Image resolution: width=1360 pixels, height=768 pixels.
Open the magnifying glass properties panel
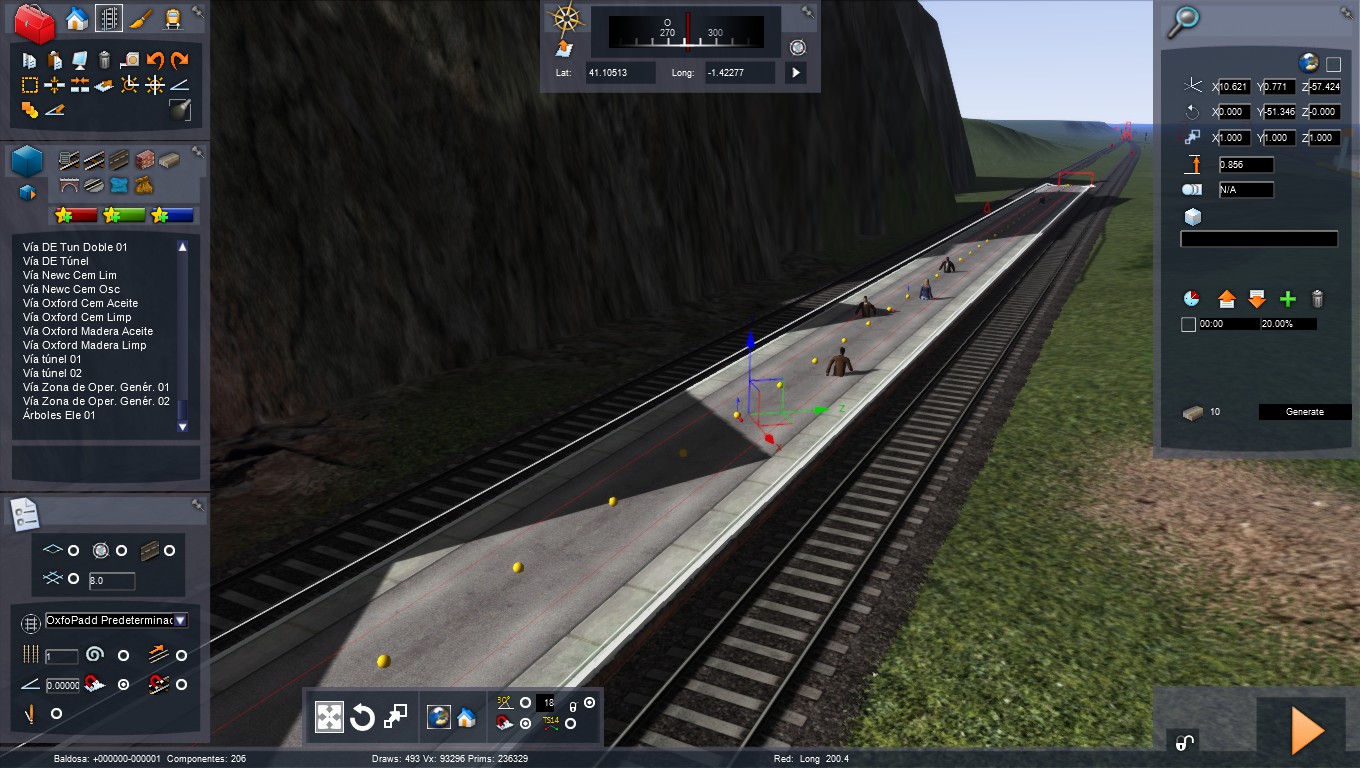click(x=1185, y=20)
